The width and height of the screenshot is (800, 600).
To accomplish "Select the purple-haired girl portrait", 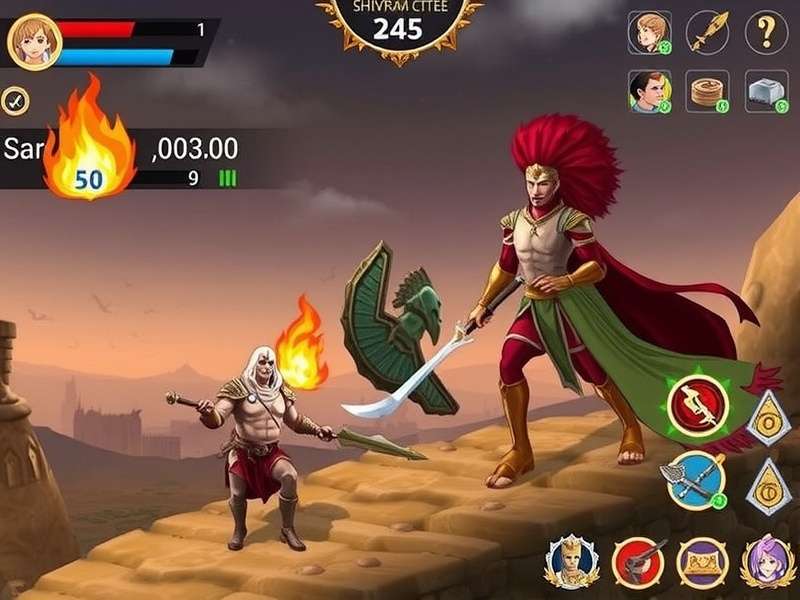I will 768,561.
